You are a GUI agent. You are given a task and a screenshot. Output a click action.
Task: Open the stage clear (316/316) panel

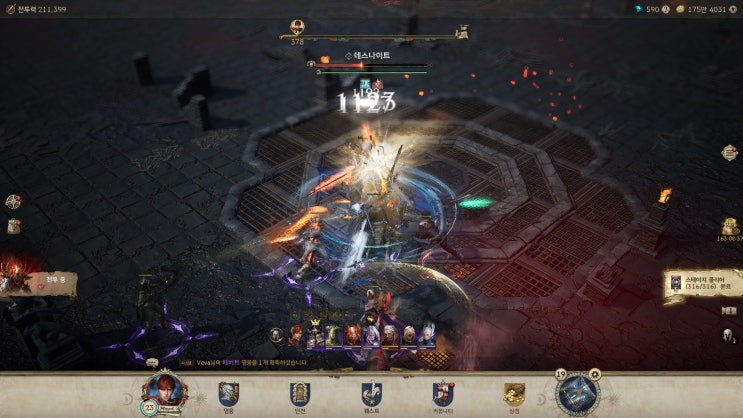click(704, 284)
